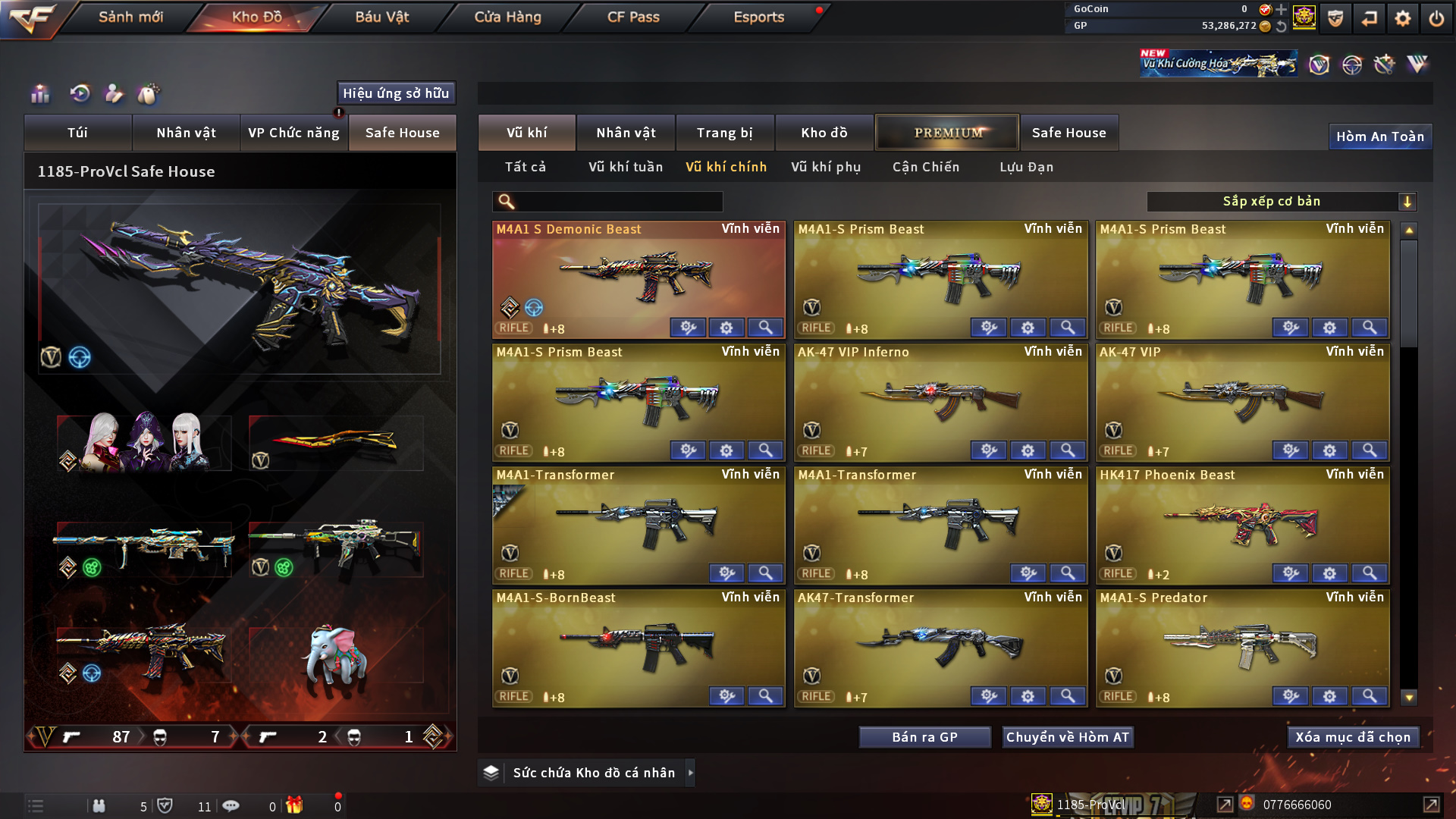Select the left Nhân vật tab

pyautogui.click(x=186, y=133)
